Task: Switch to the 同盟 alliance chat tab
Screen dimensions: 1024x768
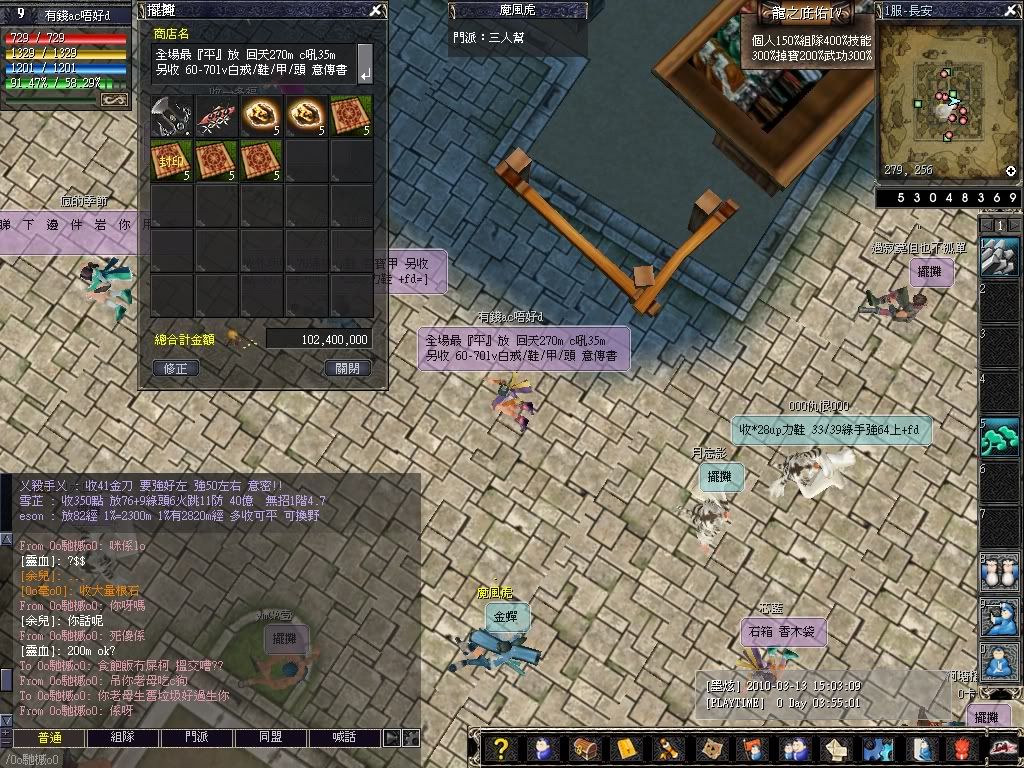Action: click(x=270, y=737)
